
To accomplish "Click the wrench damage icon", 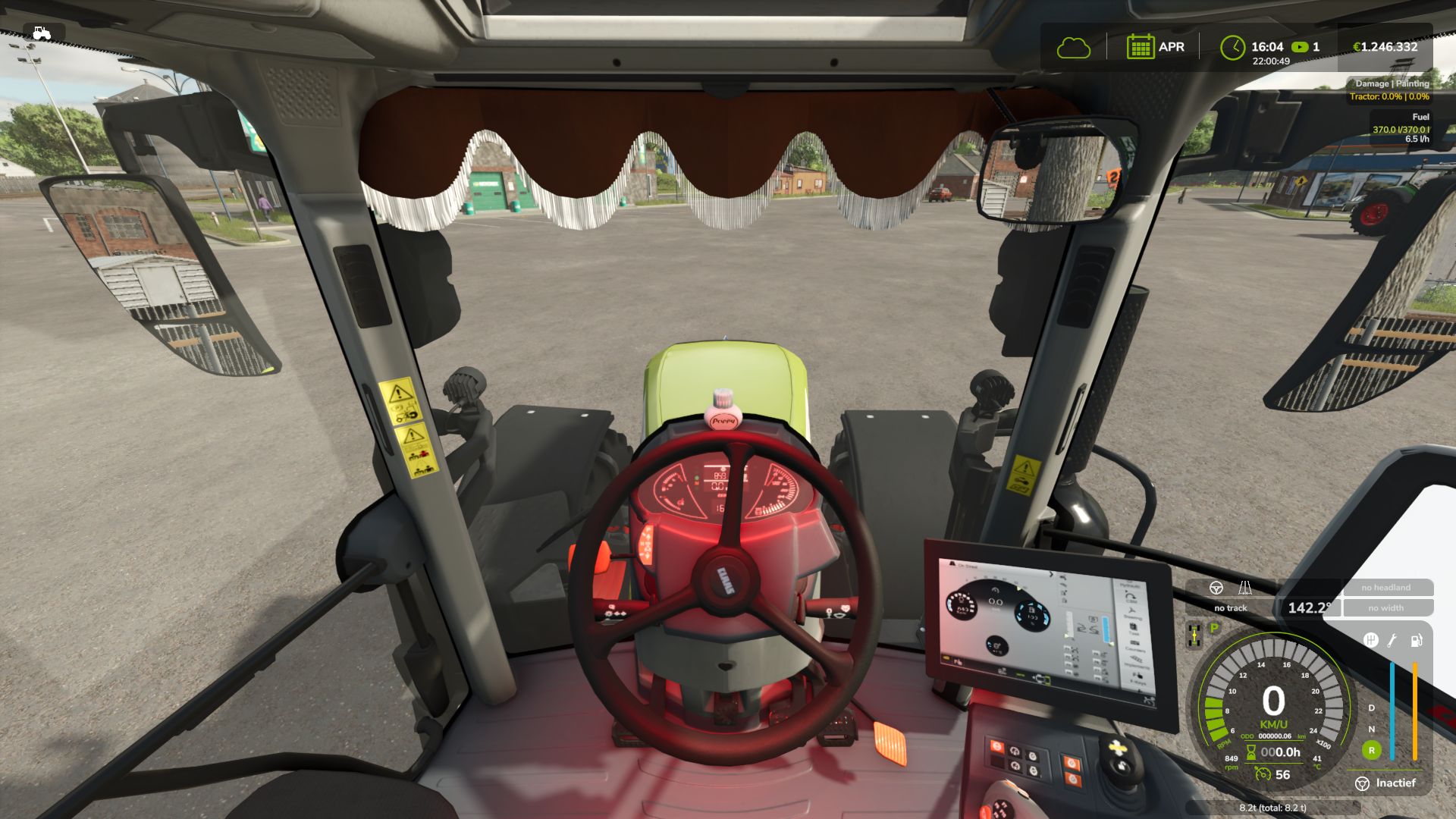I will pyautogui.click(x=1392, y=641).
